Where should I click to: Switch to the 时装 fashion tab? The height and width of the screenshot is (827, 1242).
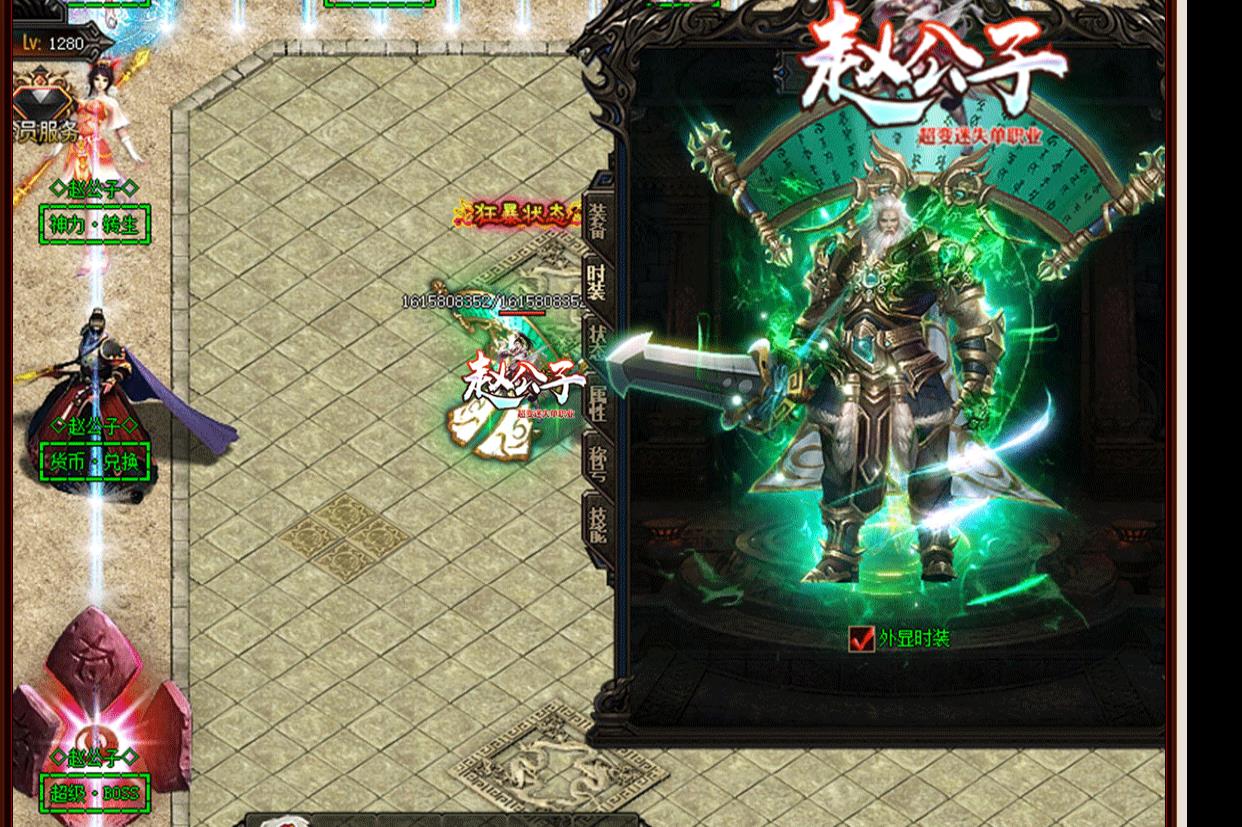(597, 281)
